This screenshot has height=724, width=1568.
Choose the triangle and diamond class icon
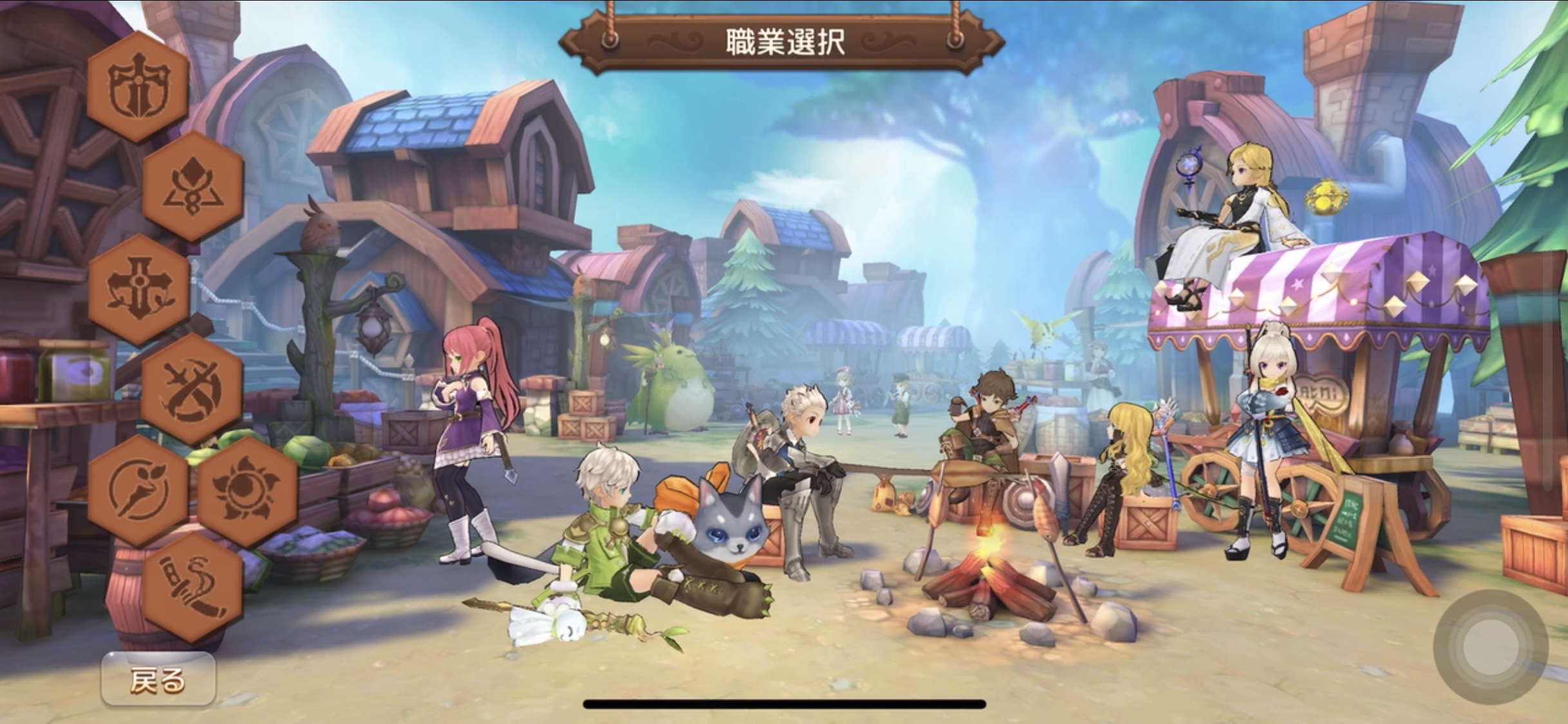point(192,187)
